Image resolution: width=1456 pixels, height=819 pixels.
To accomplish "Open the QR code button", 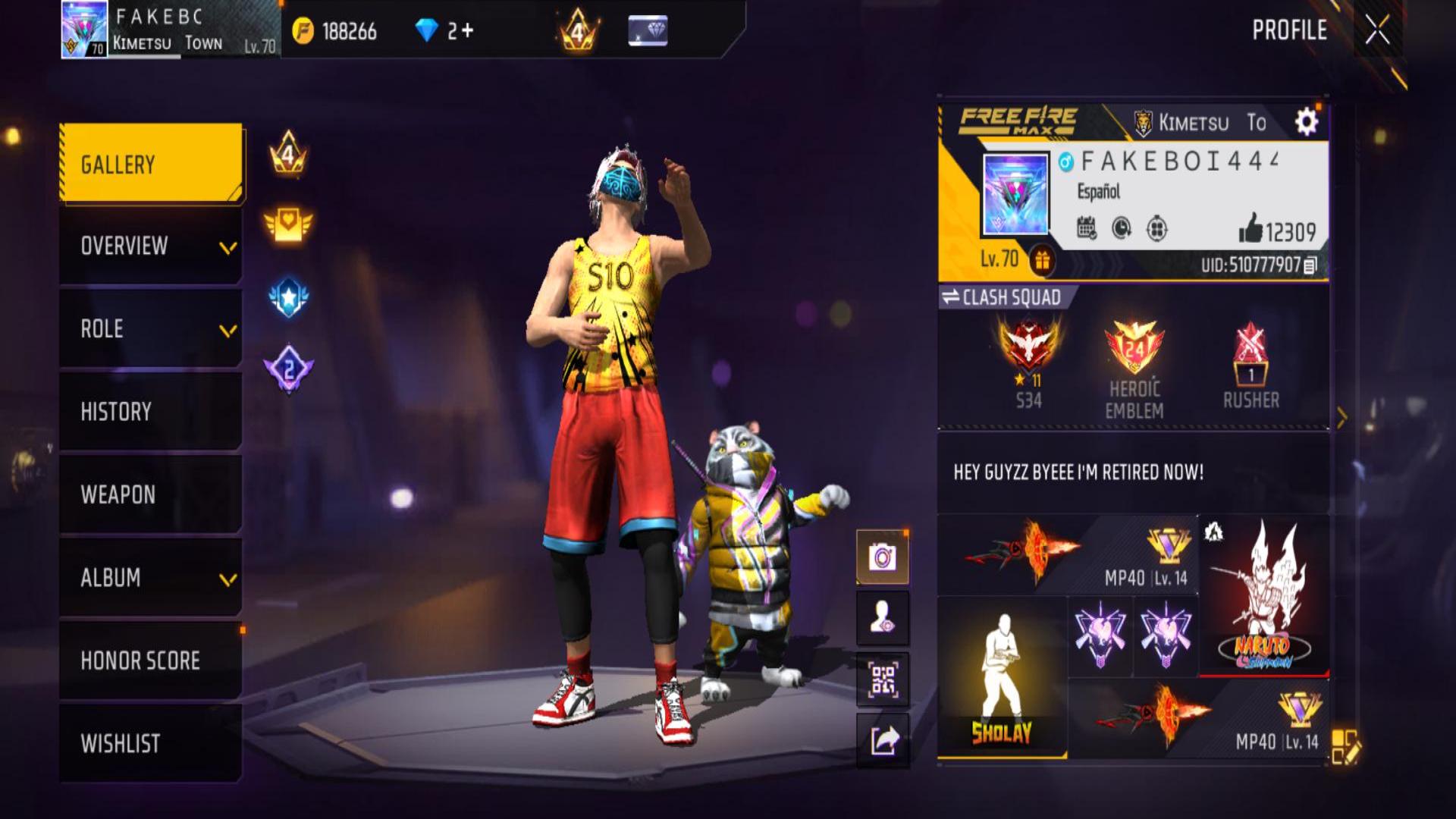I will (x=883, y=679).
